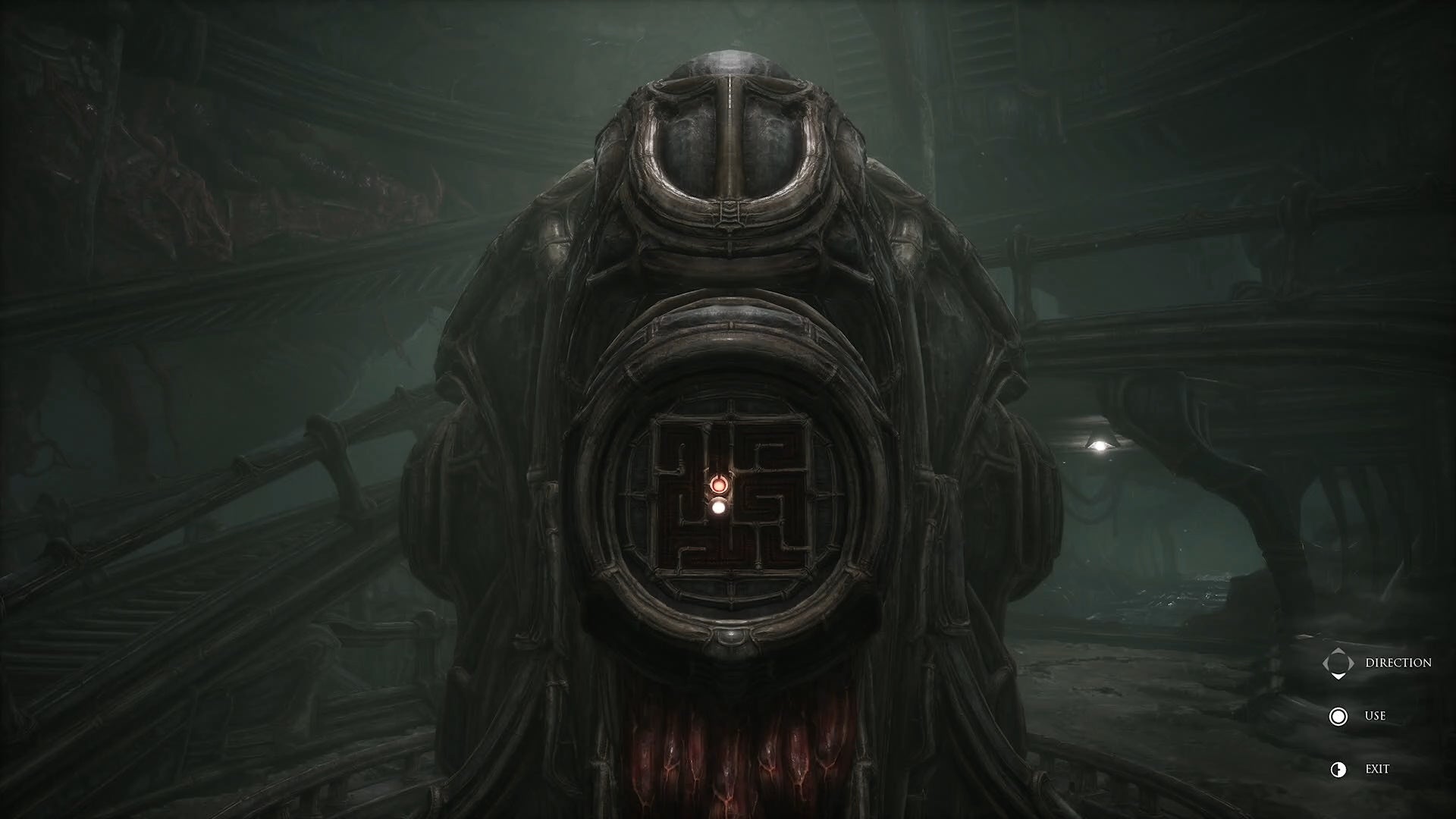Click the up arrow on the DIRECTION pad
Image resolution: width=1456 pixels, height=819 pixels.
tap(1338, 649)
